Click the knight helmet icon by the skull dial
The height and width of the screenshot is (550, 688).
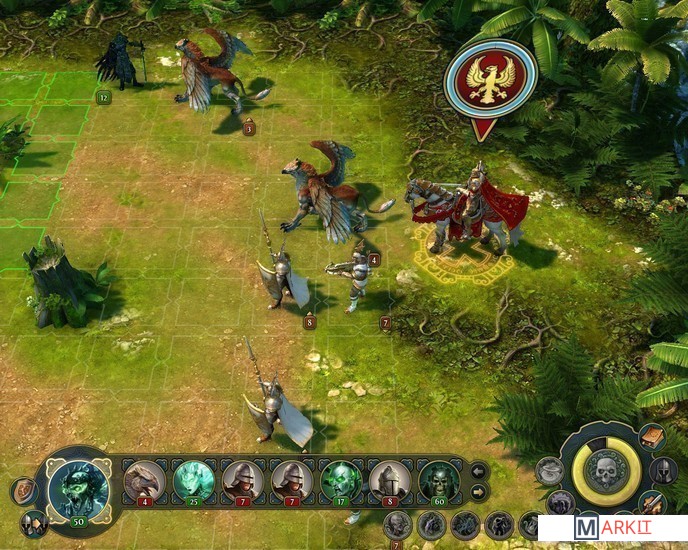(x=664, y=470)
